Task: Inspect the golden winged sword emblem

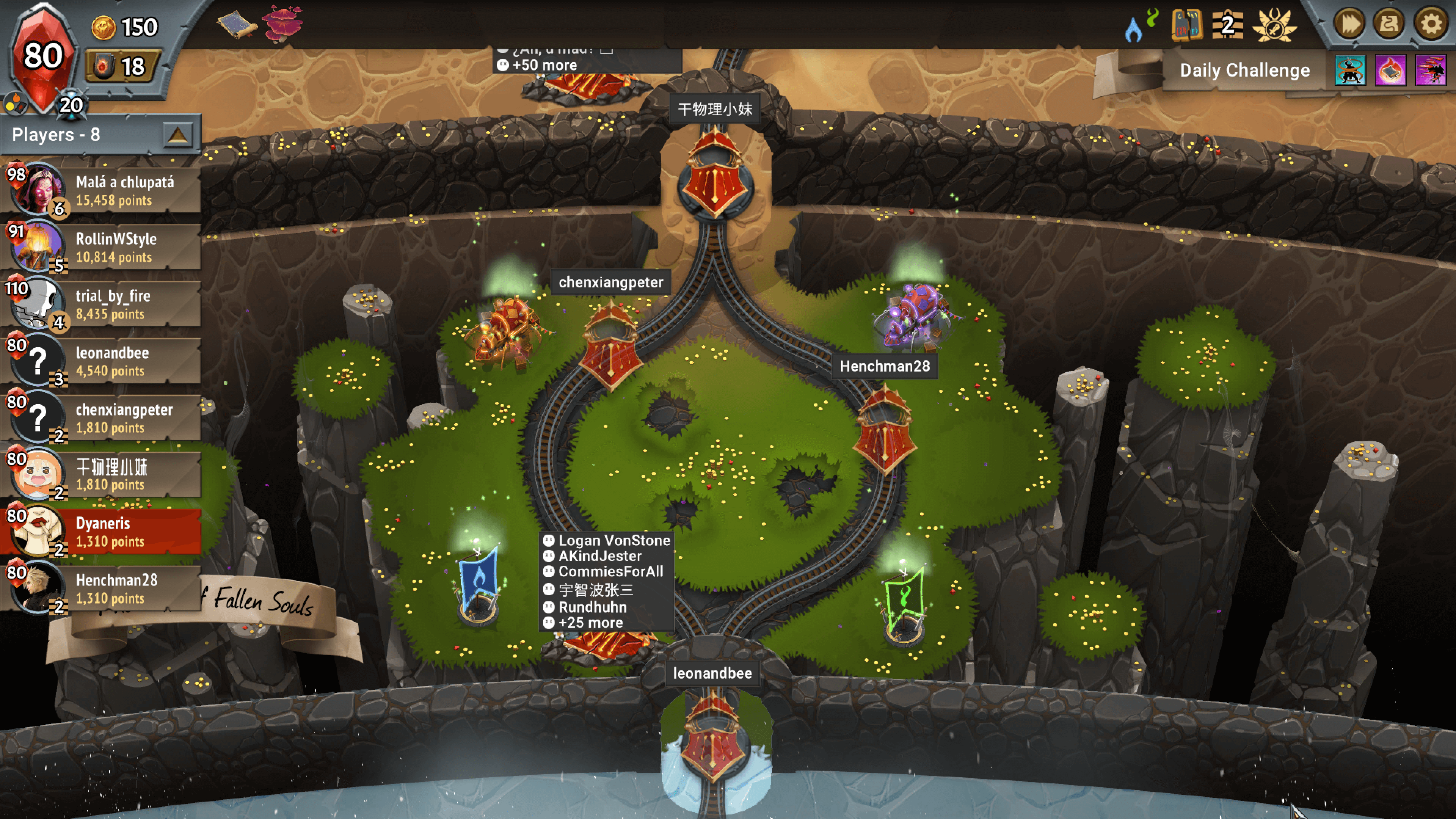Action: (x=1274, y=25)
